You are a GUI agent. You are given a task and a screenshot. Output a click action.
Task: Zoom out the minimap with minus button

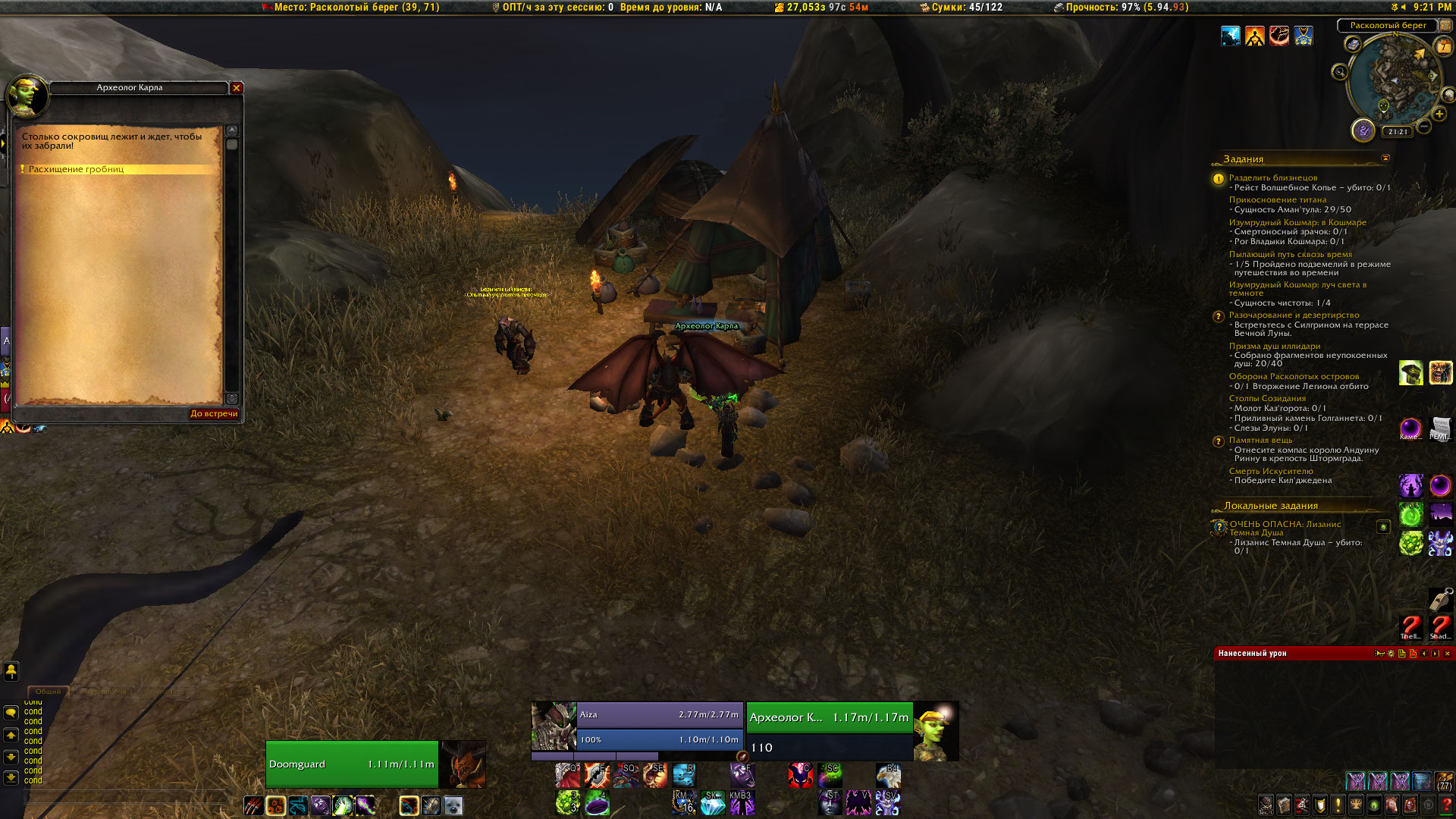point(1424,126)
